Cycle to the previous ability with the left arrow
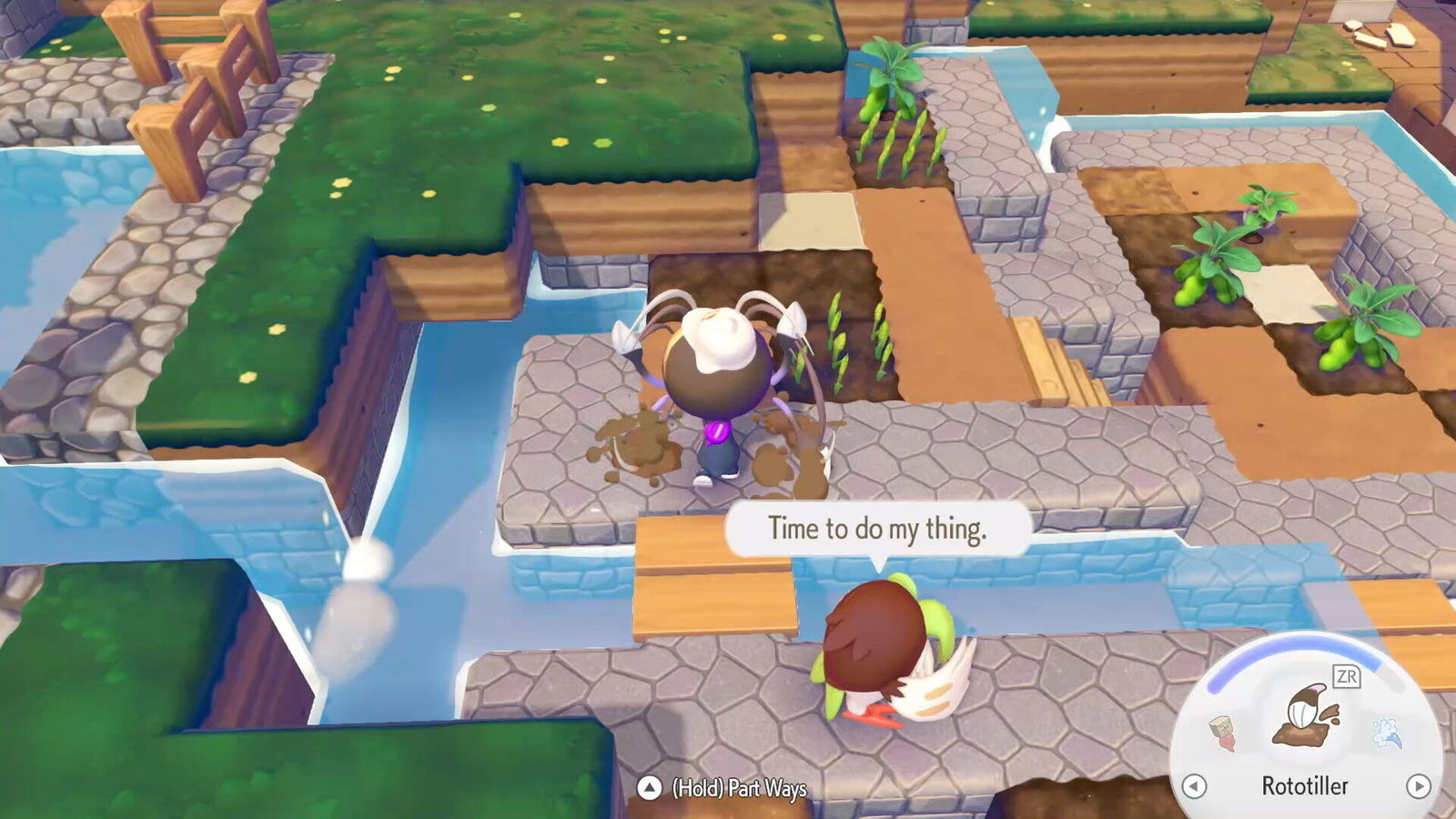This screenshot has height=819, width=1456. pos(1194,788)
